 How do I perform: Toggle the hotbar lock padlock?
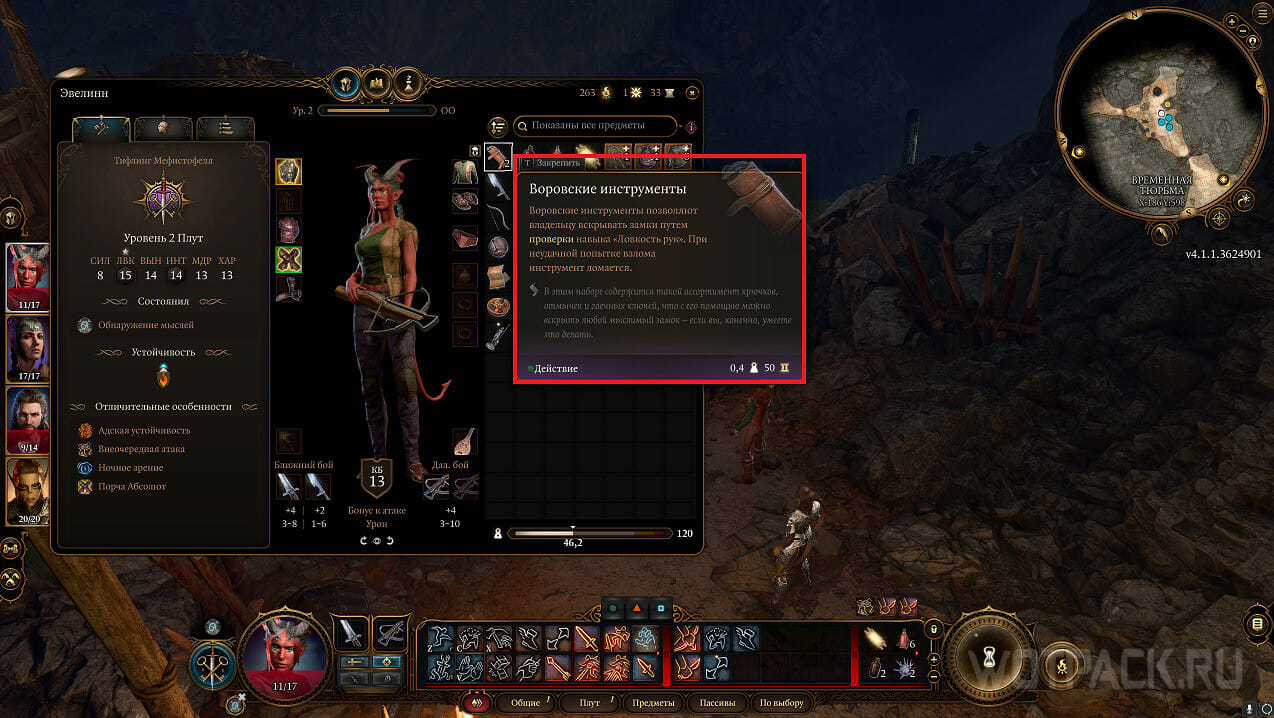click(x=933, y=629)
